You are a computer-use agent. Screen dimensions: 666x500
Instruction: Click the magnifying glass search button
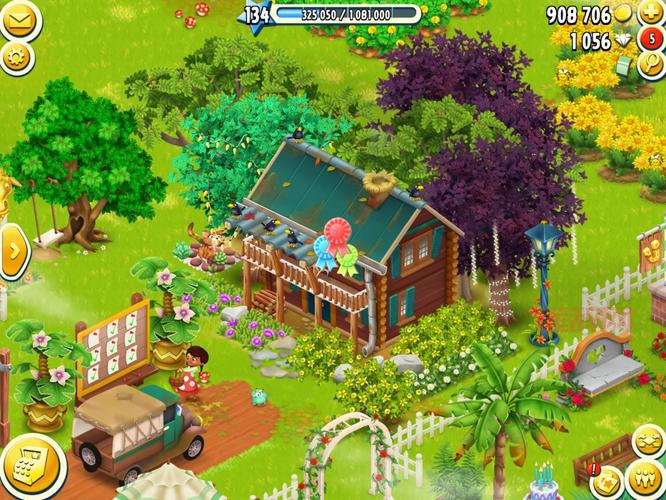point(652,66)
